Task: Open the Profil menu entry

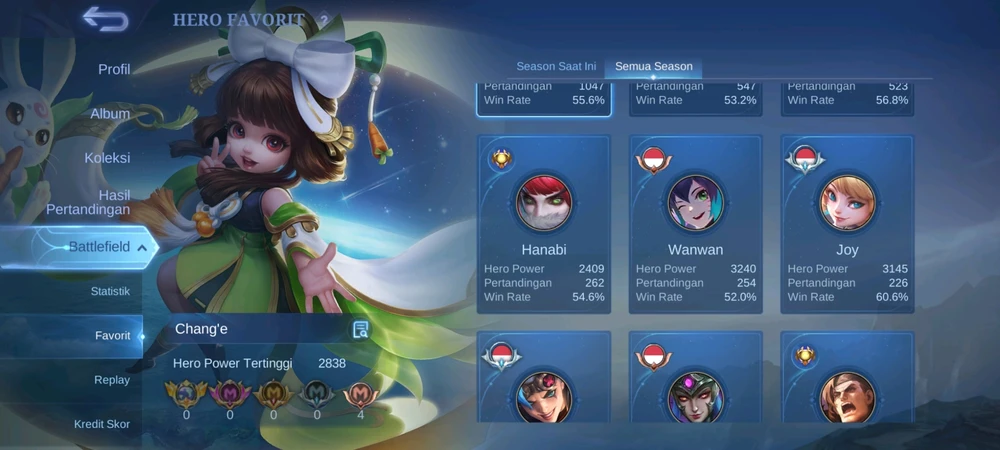Action: click(114, 70)
